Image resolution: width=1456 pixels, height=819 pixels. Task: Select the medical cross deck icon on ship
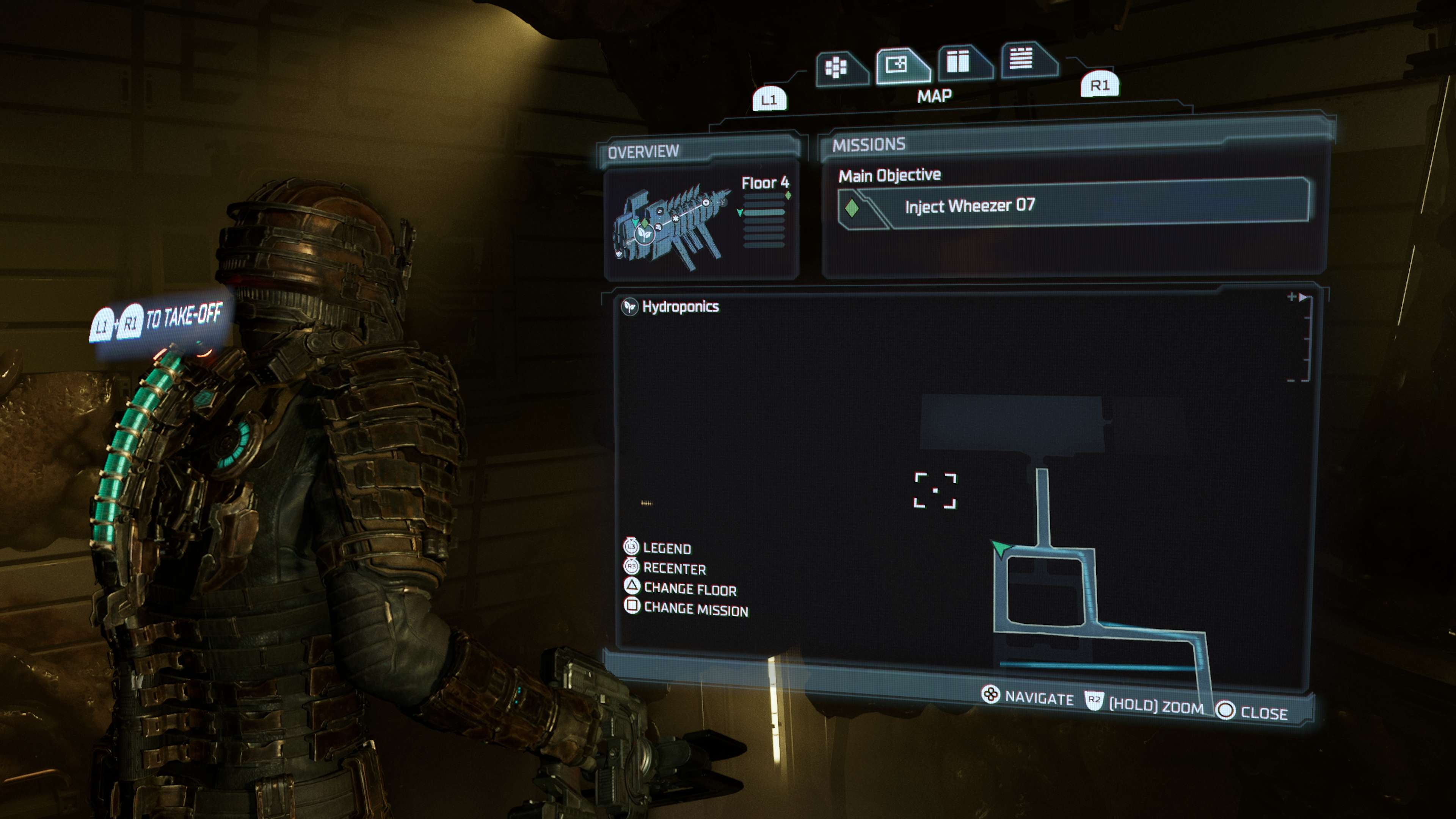click(706, 203)
